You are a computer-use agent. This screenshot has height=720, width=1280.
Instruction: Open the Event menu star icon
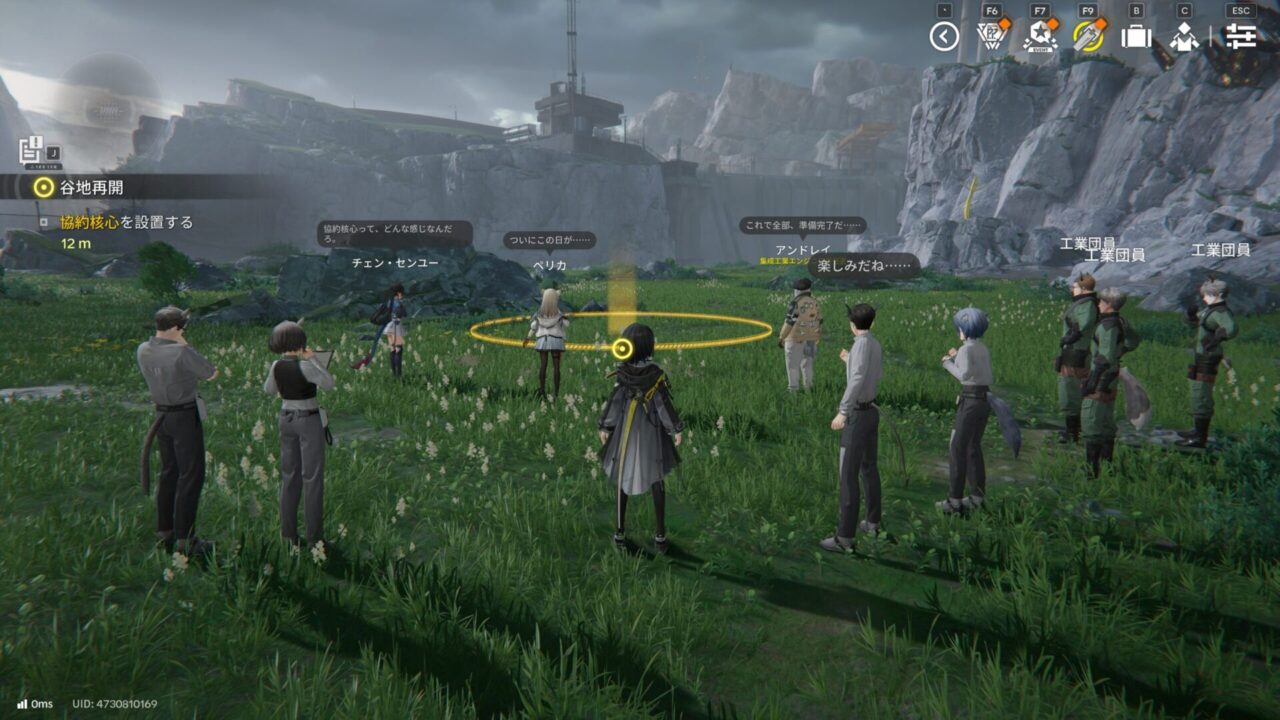click(1040, 36)
